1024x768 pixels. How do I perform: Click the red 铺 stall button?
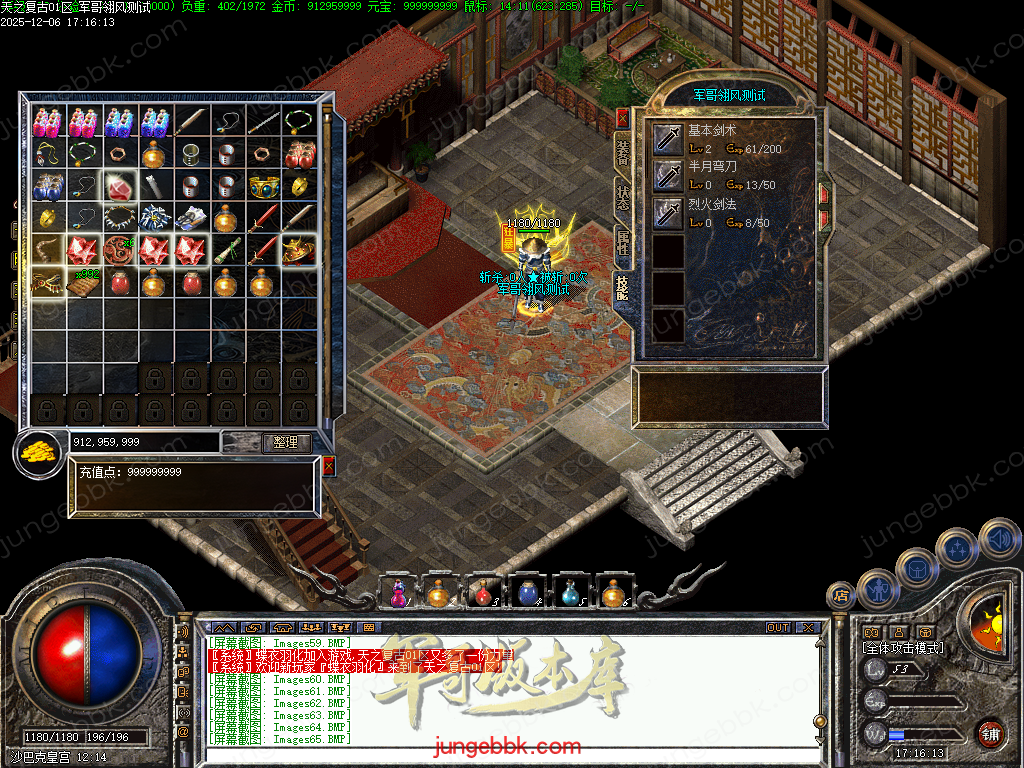990,733
